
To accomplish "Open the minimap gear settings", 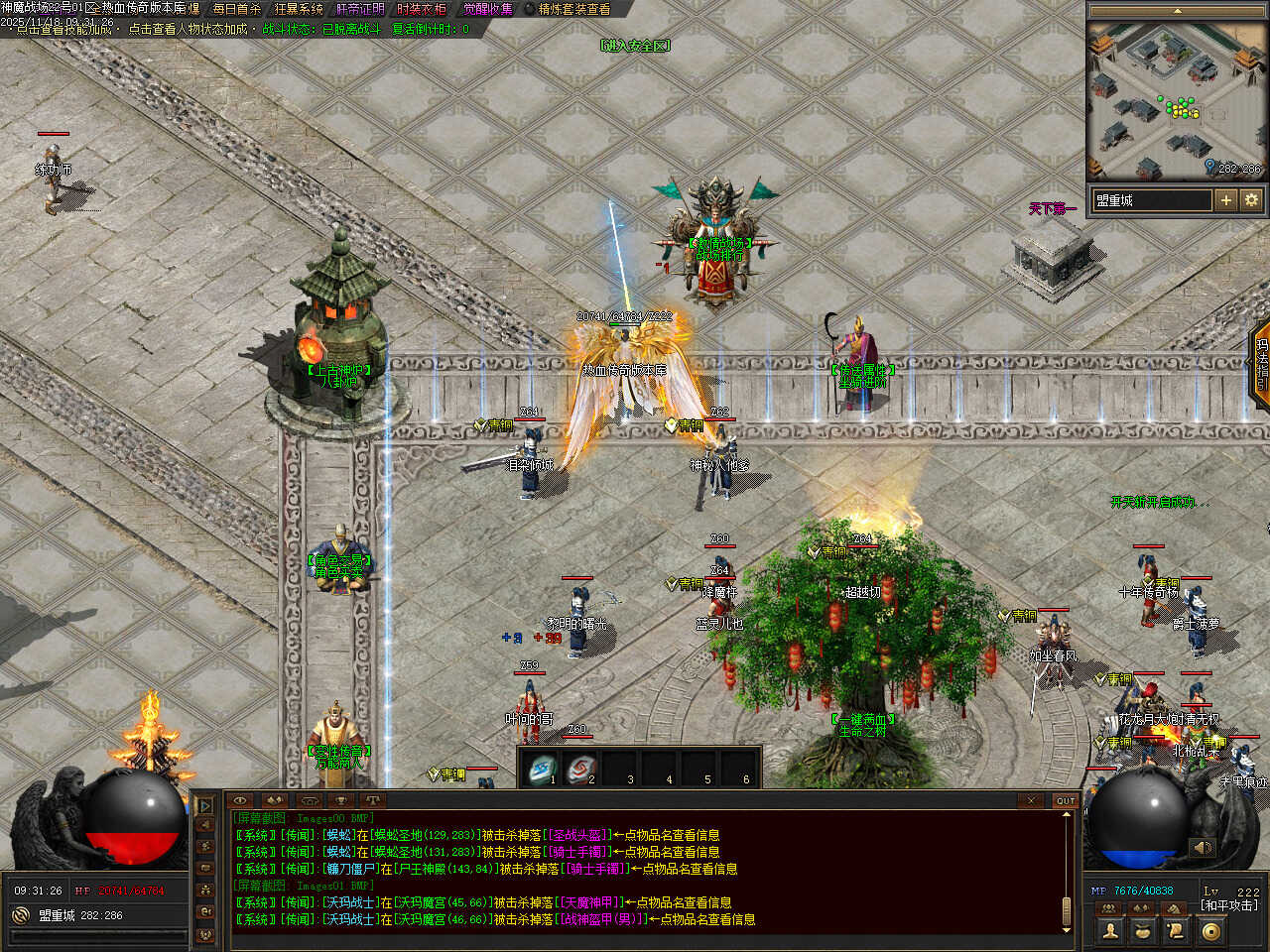I will (x=1251, y=200).
